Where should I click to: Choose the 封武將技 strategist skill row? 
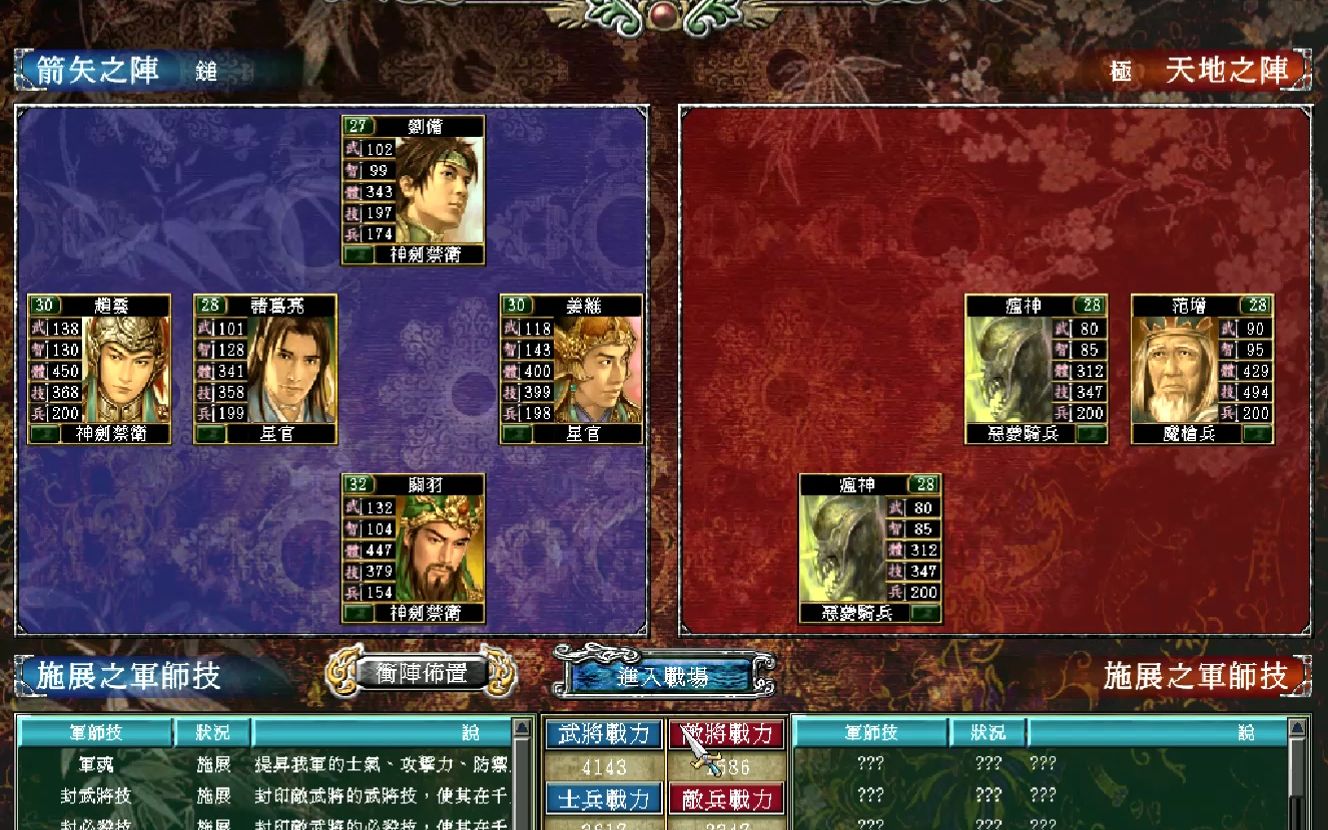pyautogui.click(x=96, y=796)
